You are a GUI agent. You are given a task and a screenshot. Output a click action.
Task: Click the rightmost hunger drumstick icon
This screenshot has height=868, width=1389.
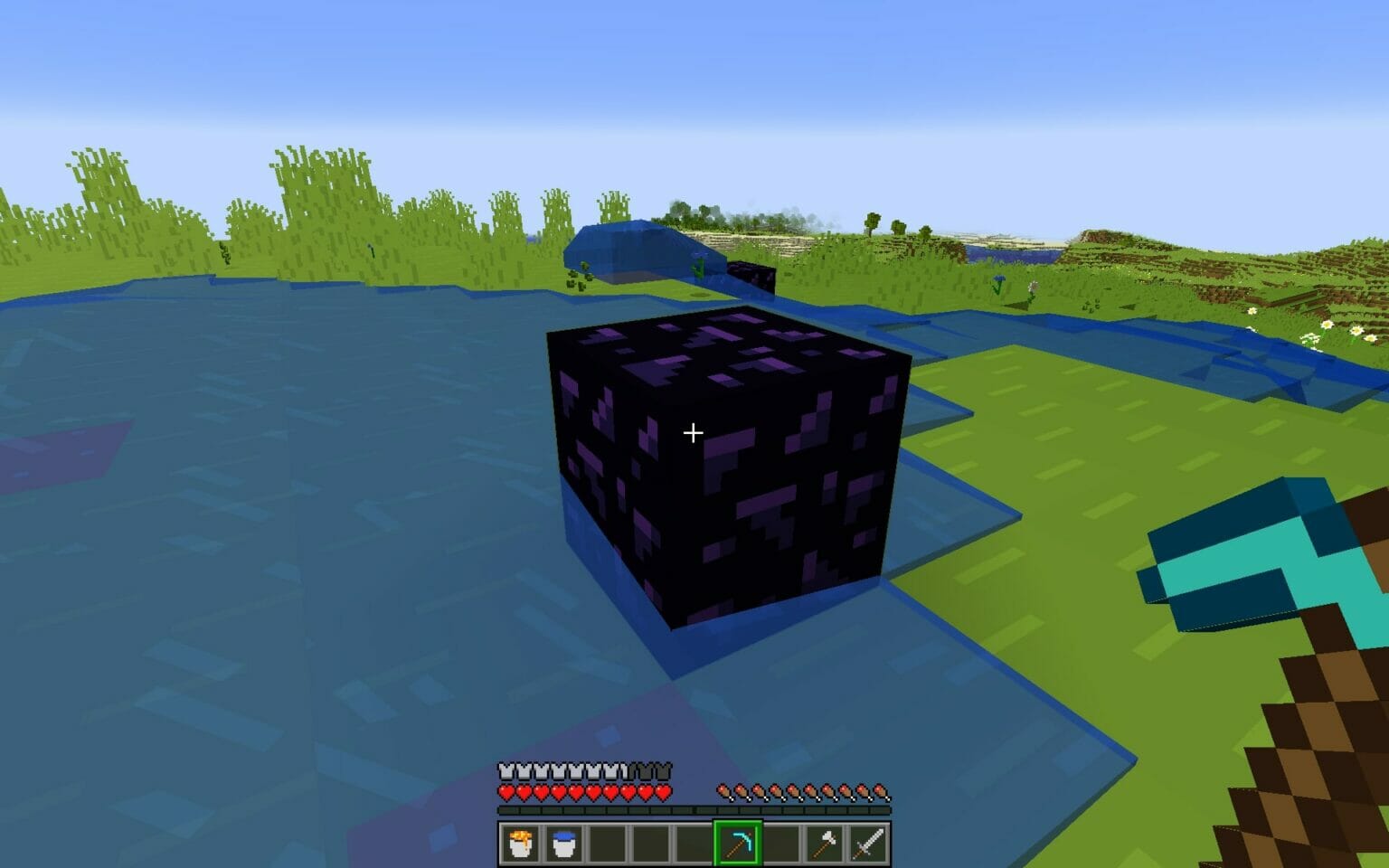click(x=879, y=792)
